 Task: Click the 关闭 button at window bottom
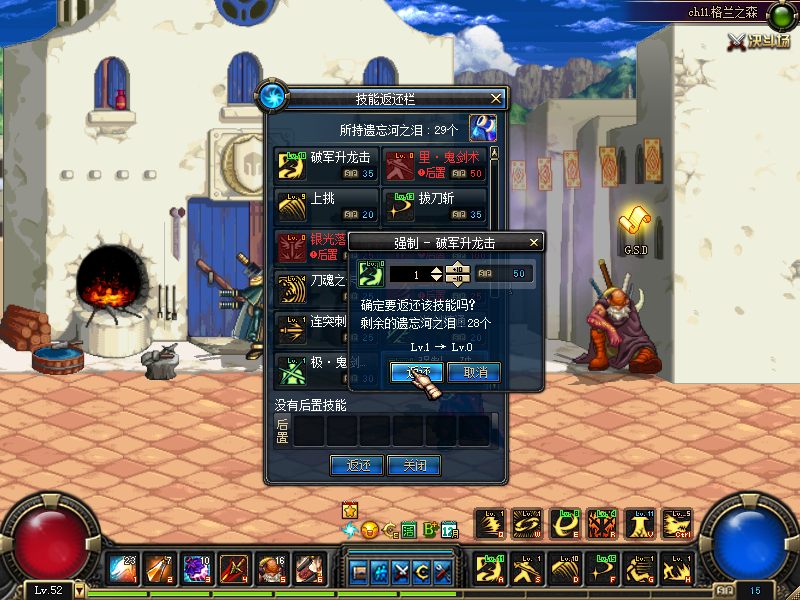[414, 465]
